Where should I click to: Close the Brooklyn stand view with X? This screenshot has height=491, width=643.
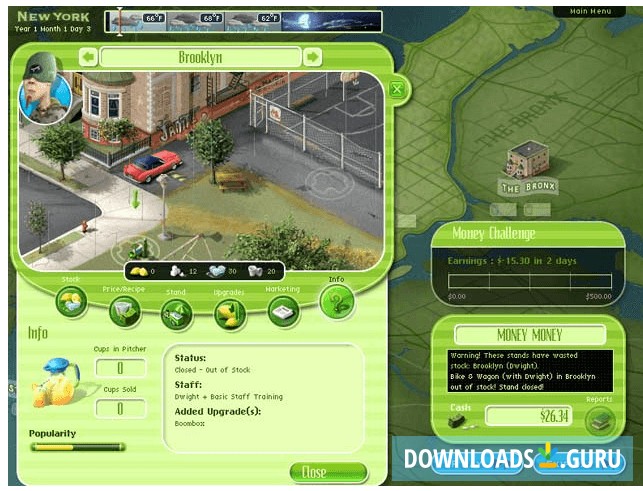[x=397, y=91]
